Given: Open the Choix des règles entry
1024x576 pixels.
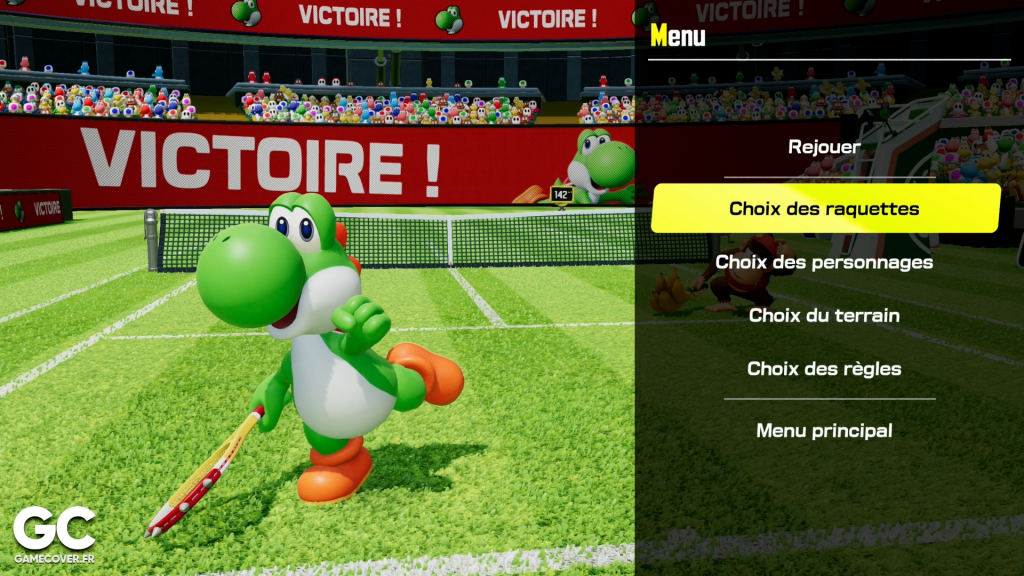Looking at the screenshot, I should [x=825, y=368].
